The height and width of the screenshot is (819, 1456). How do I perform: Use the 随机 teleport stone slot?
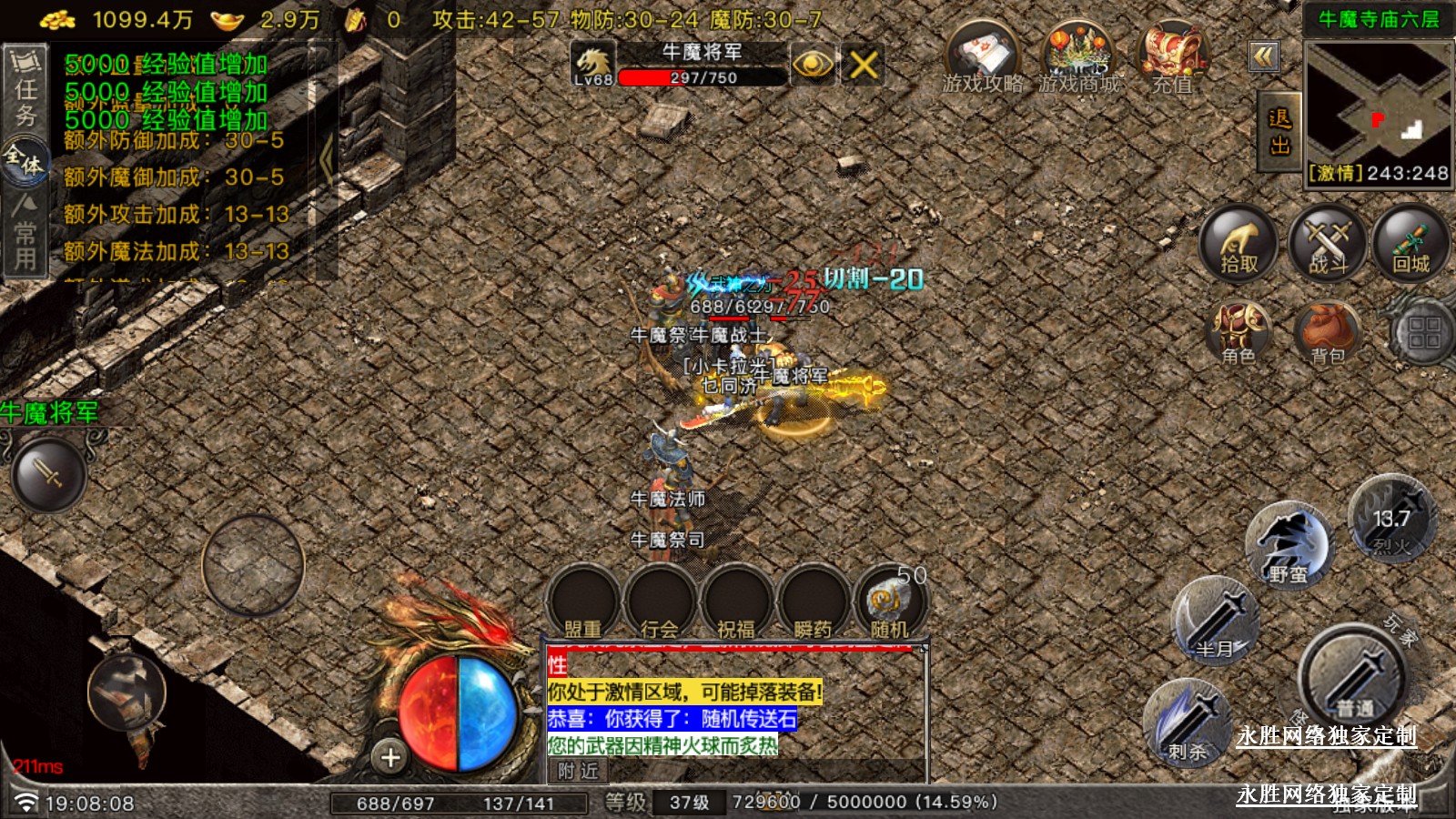[x=889, y=602]
